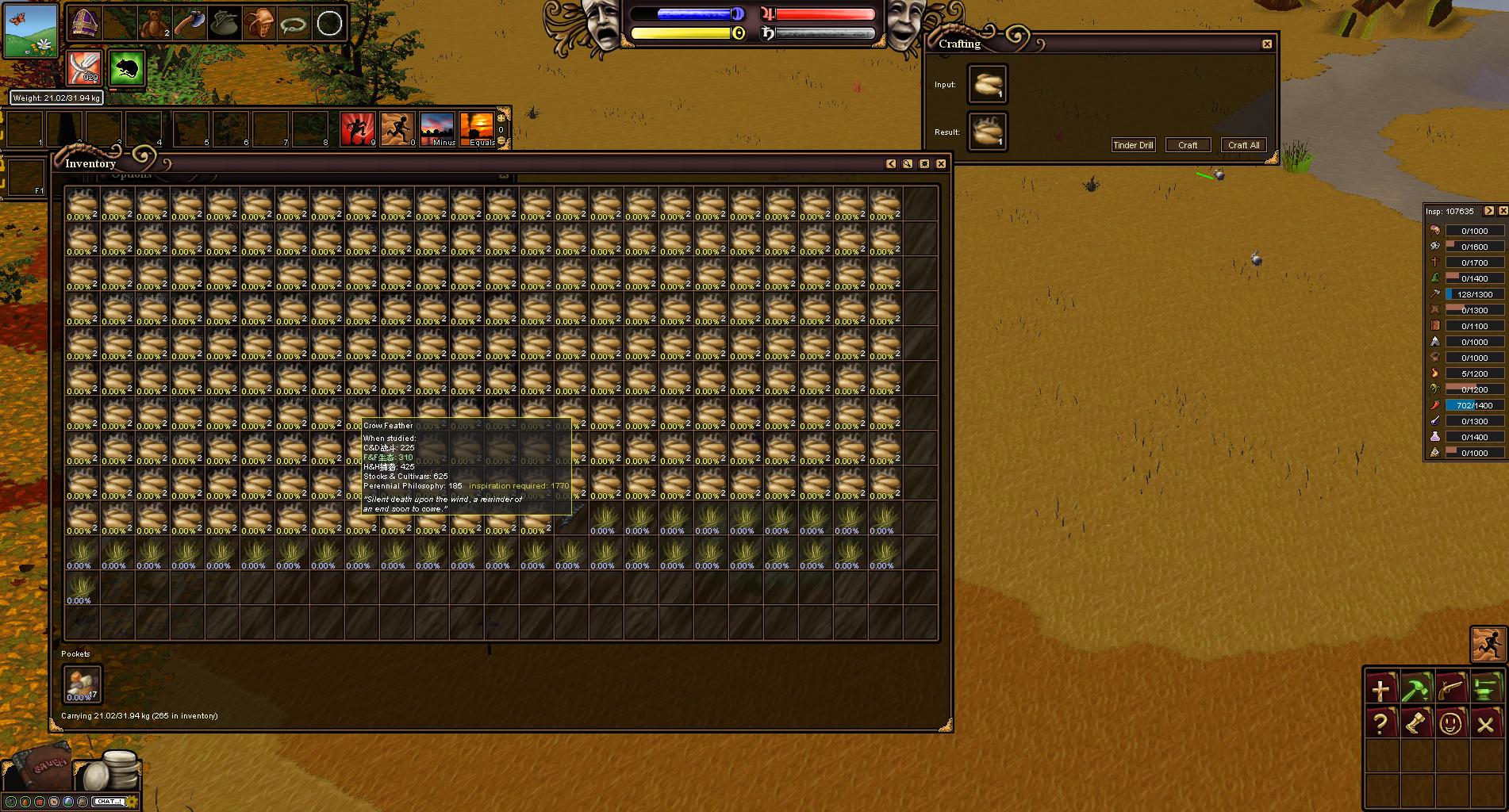Open the leather backpack slot
Screen dimensions: 1509x812
pos(259,24)
